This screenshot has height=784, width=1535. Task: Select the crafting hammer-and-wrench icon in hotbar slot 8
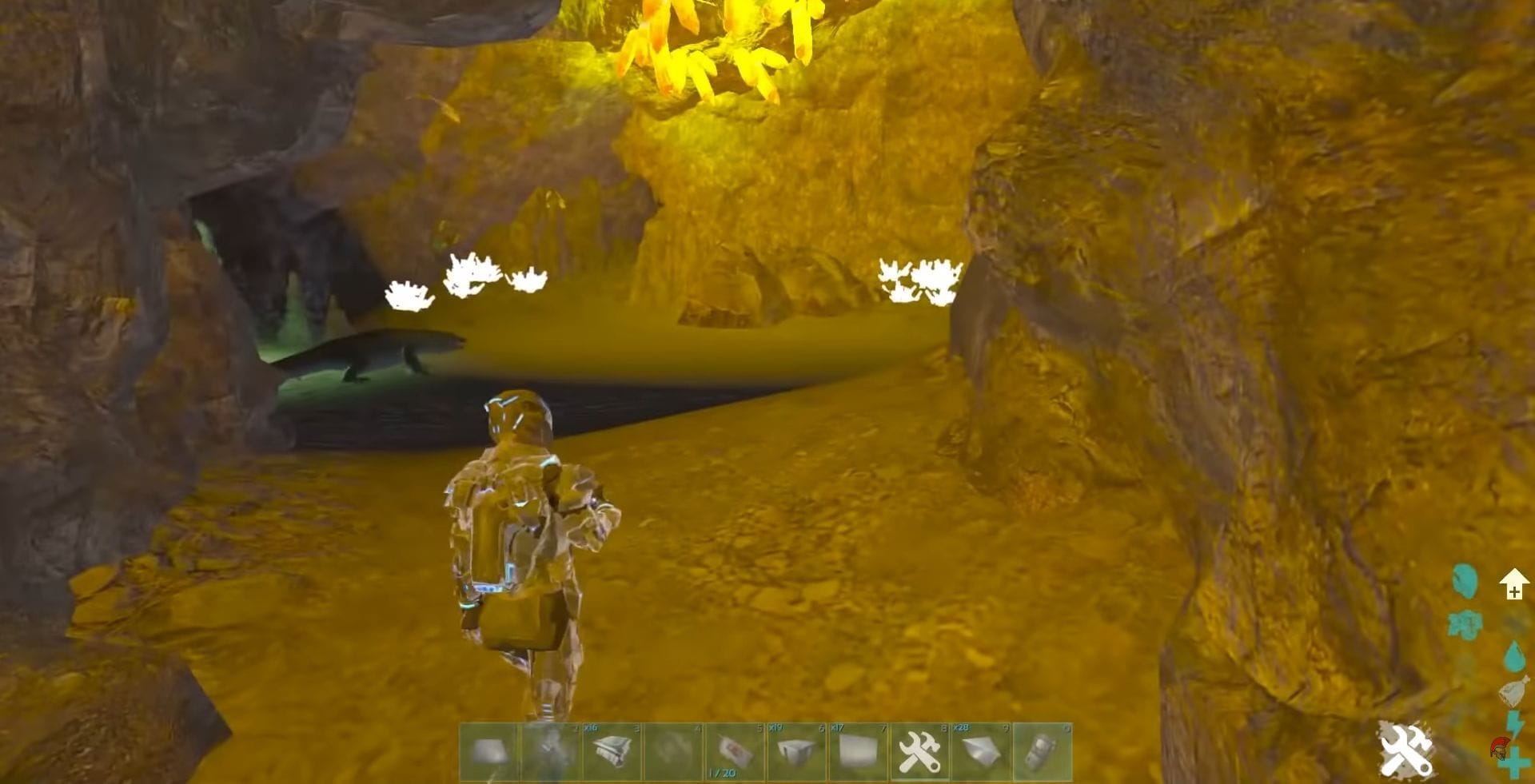pyautogui.click(x=919, y=750)
